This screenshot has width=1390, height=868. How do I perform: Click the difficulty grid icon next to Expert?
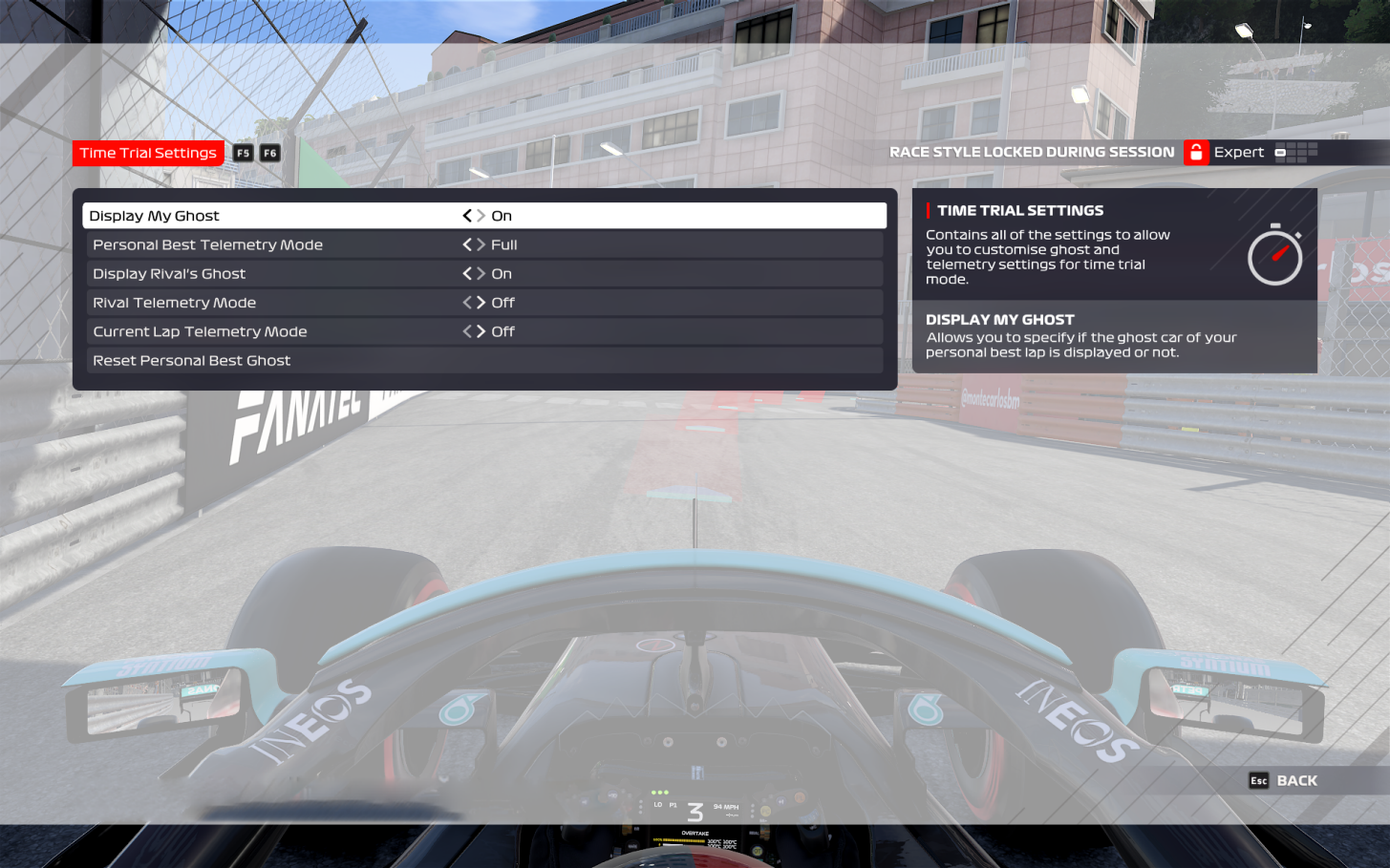coord(1295,152)
